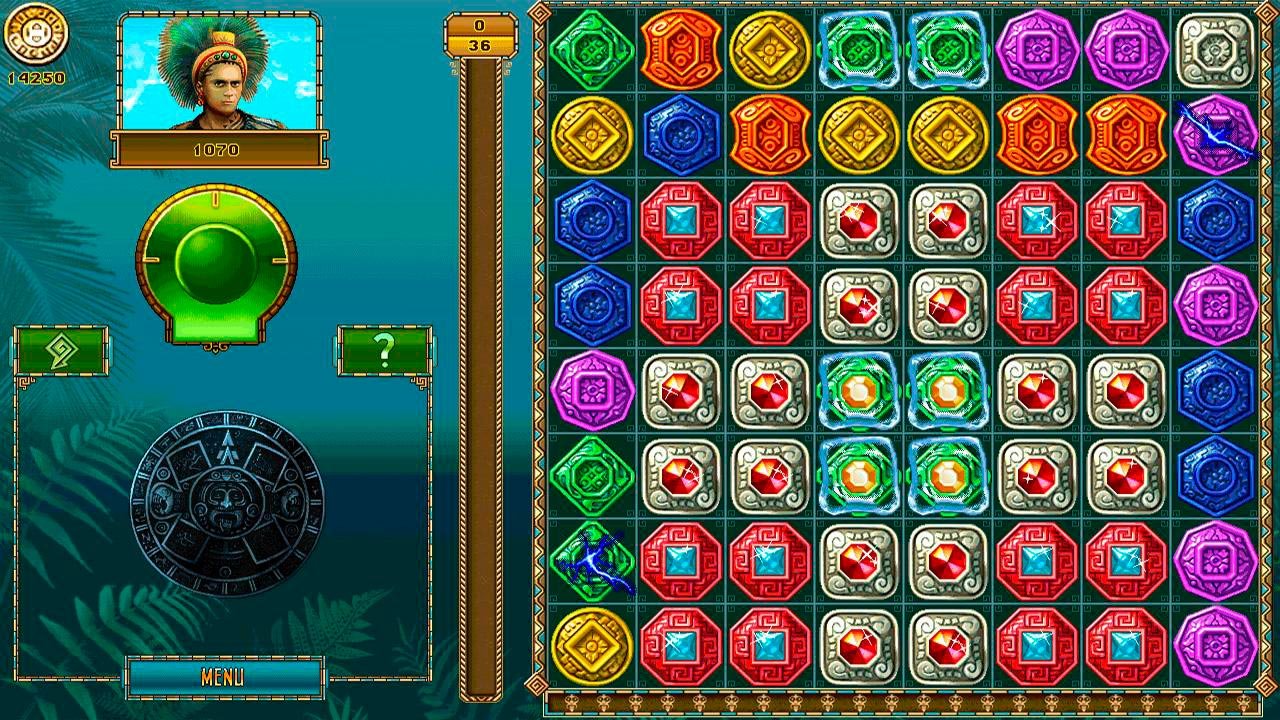Select the feathered warrior portrait
1280x720 pixels.
click(217, 74)
